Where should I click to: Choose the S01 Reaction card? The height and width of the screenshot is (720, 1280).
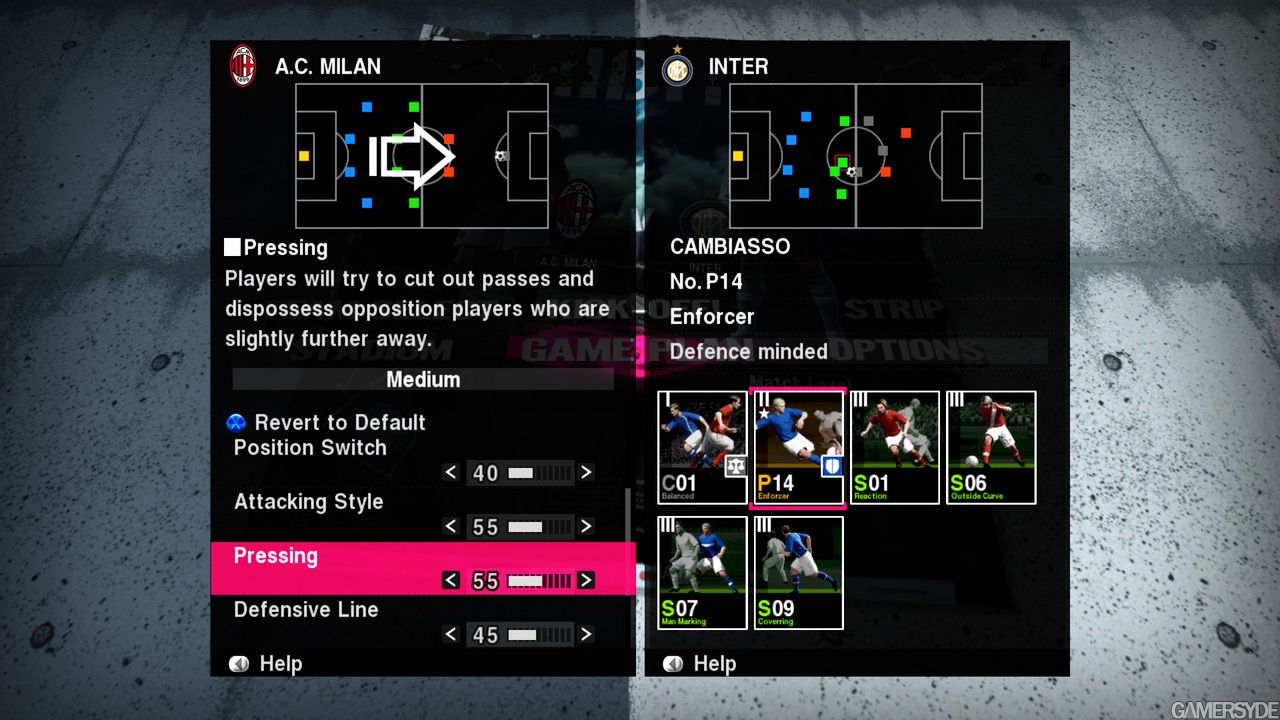click(894, 447)
